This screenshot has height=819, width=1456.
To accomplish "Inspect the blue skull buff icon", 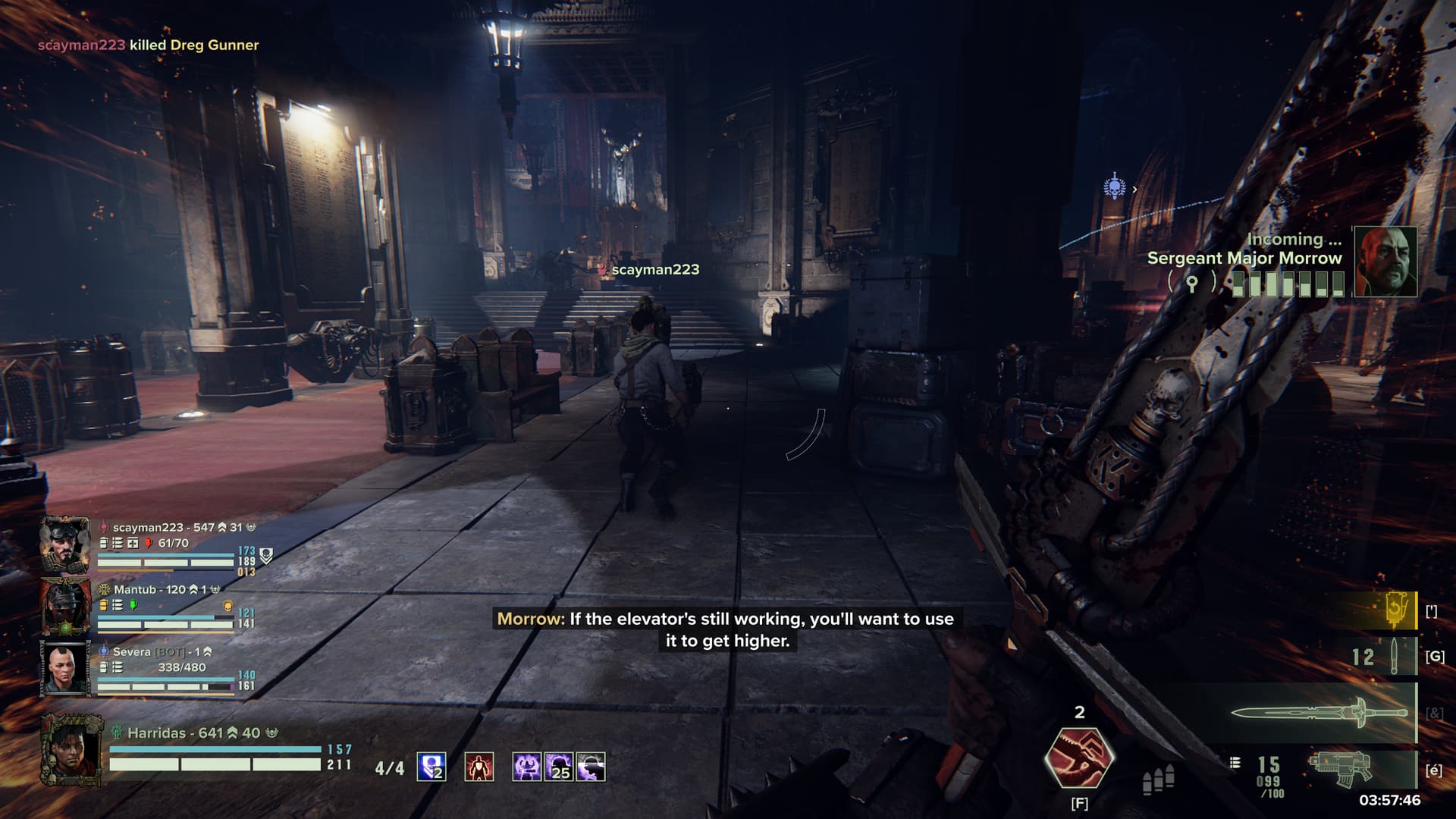I will pos(431,767).
